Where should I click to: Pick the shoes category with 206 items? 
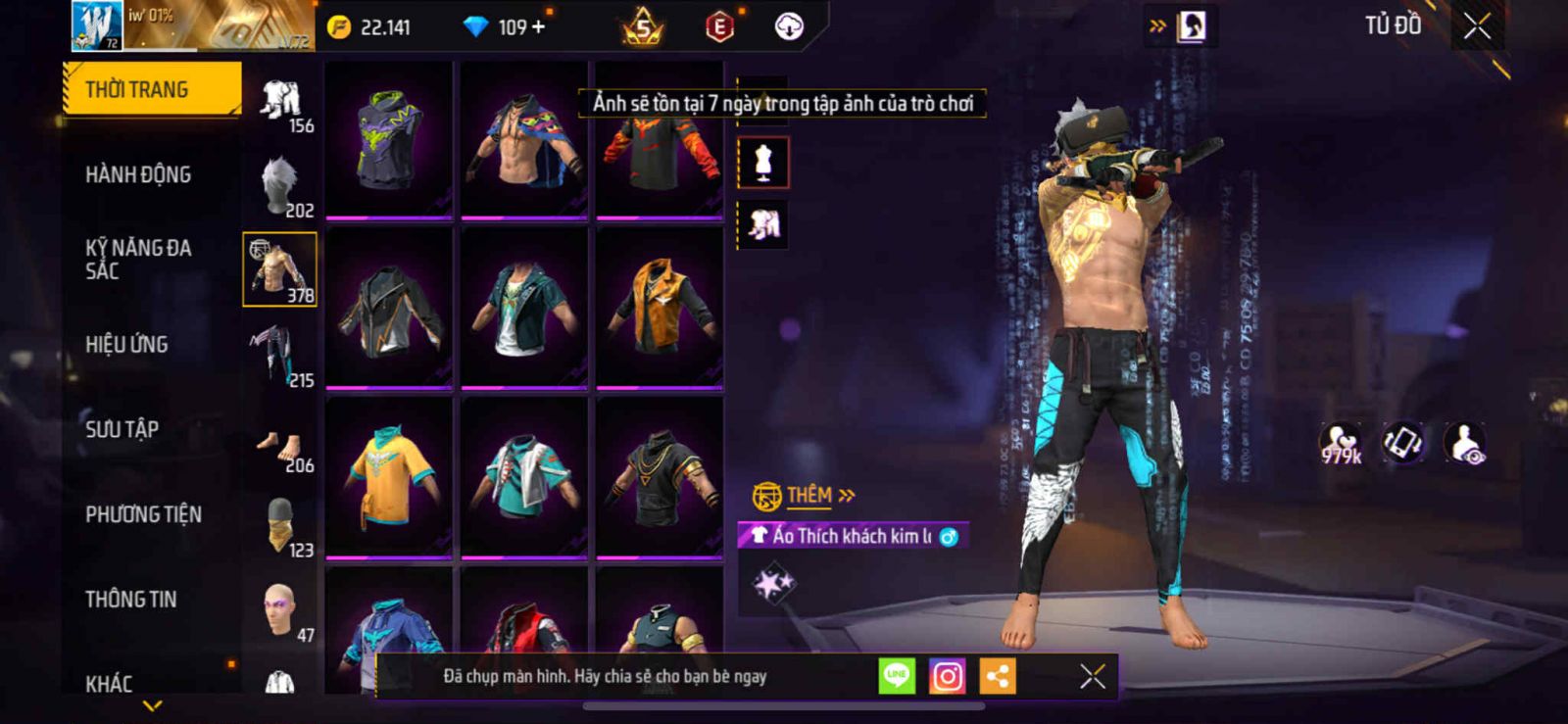[281, 449]
